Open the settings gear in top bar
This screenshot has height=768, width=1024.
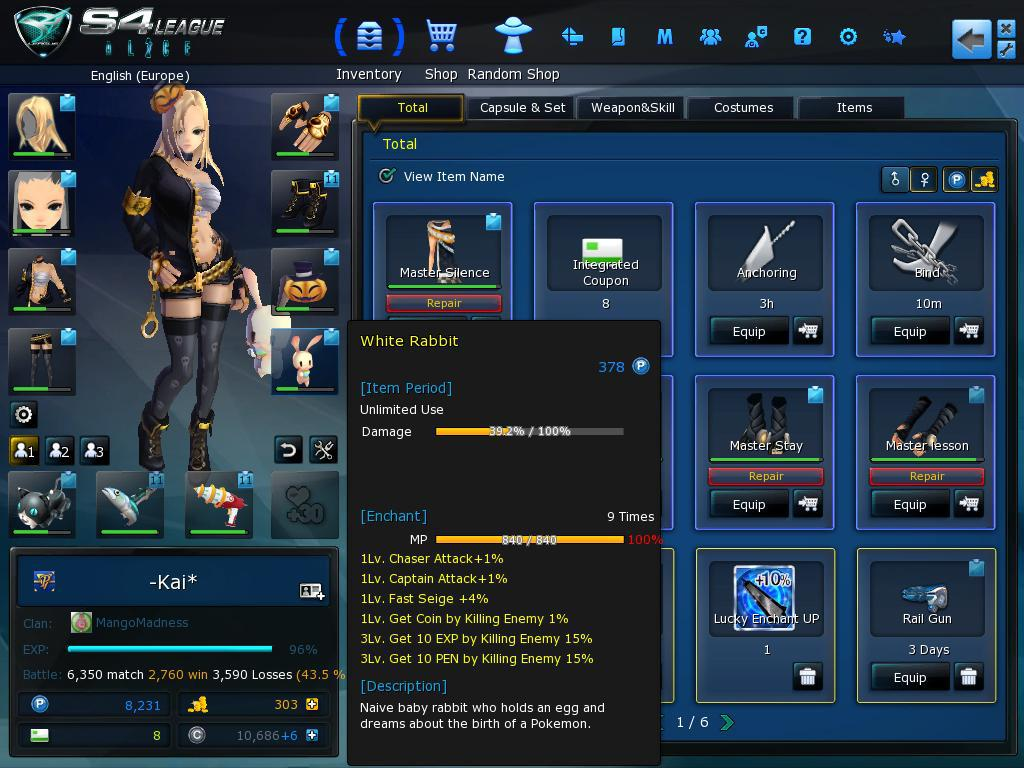pos(848,37)
